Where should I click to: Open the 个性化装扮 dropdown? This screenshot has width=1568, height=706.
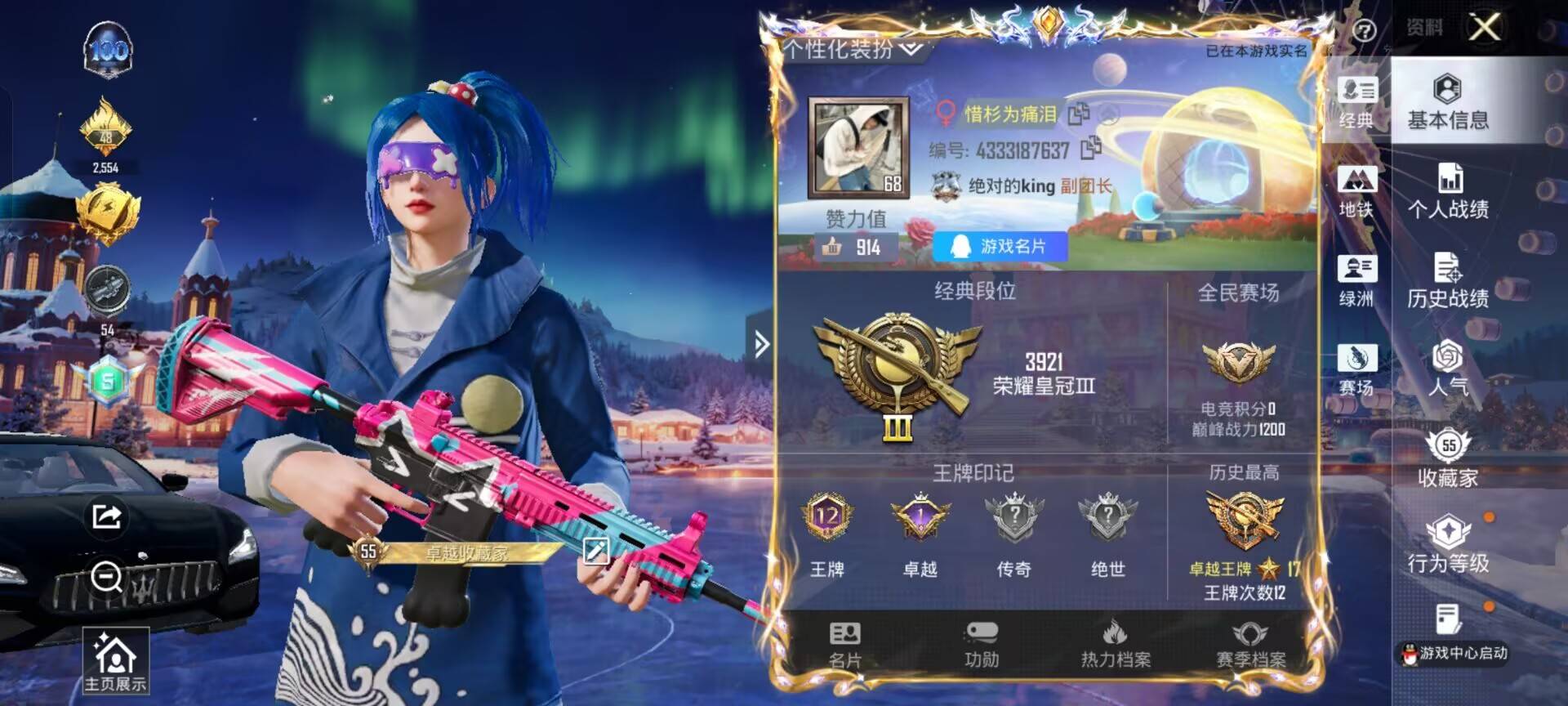(x=853, y=49)
